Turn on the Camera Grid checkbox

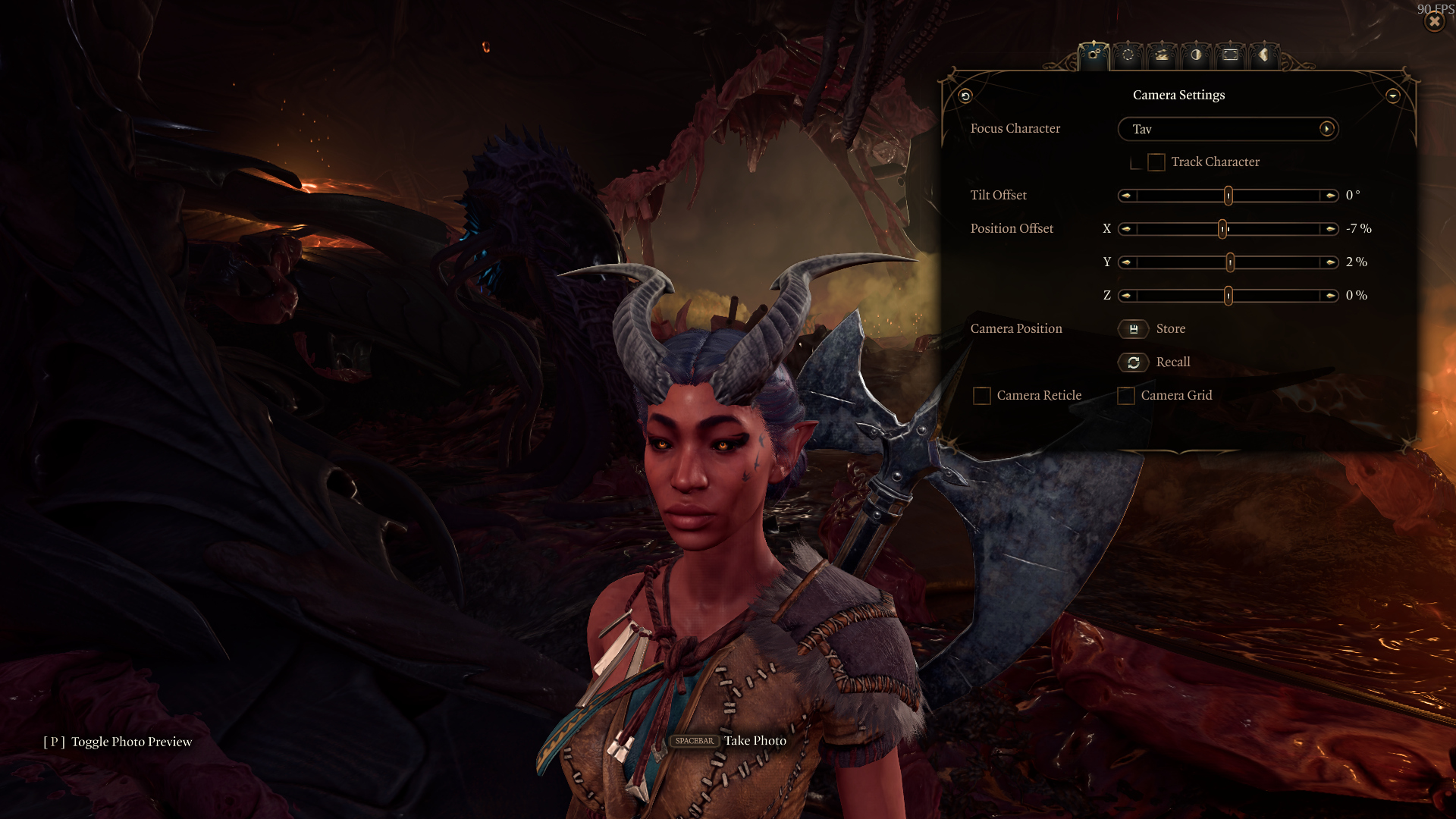point(1126,396)
